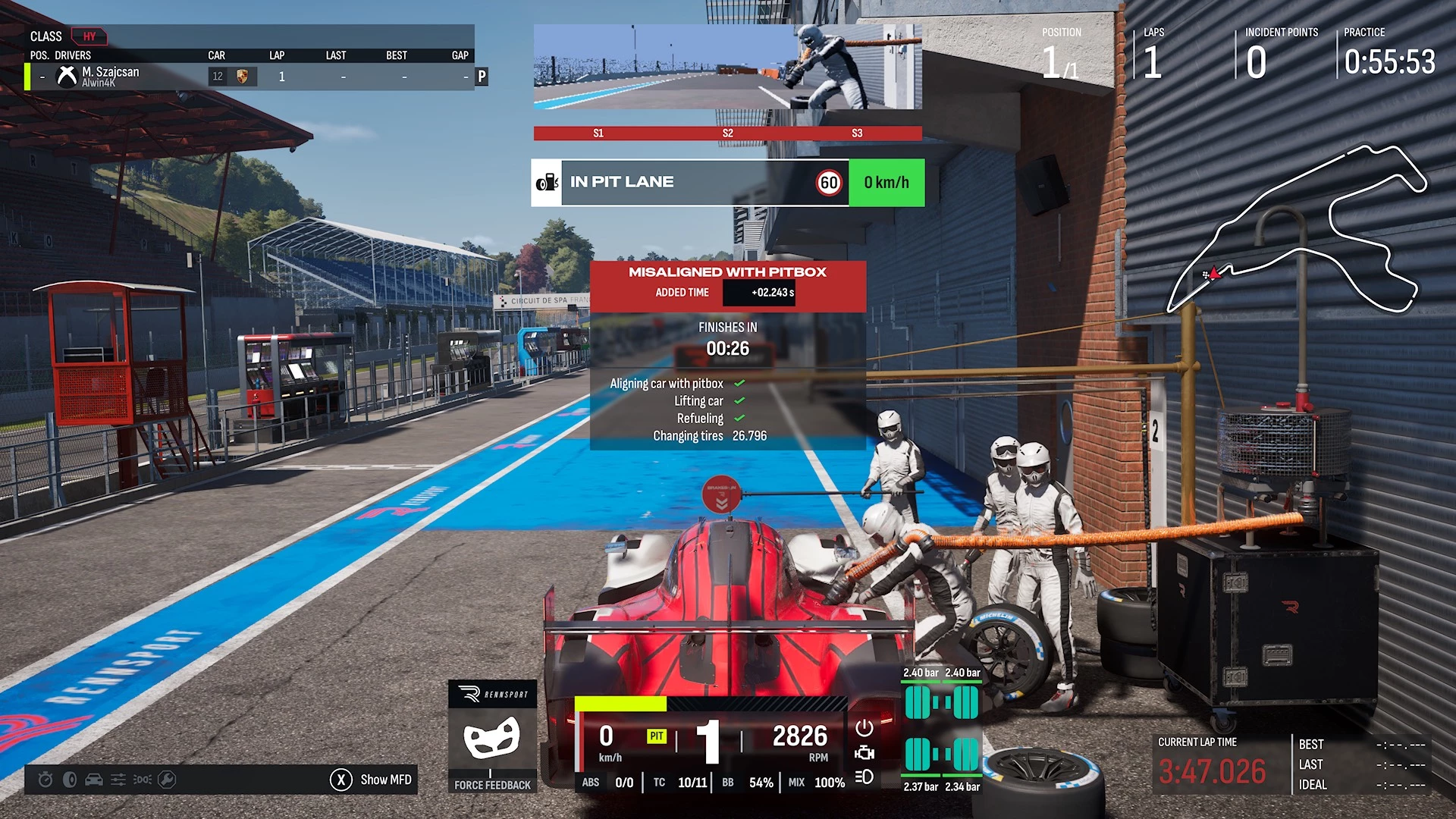This screenshot has width=1456, height=819.
Task: Select the tire icon in MFD bar
Action: pyautogui.click(x=70, y=780)
